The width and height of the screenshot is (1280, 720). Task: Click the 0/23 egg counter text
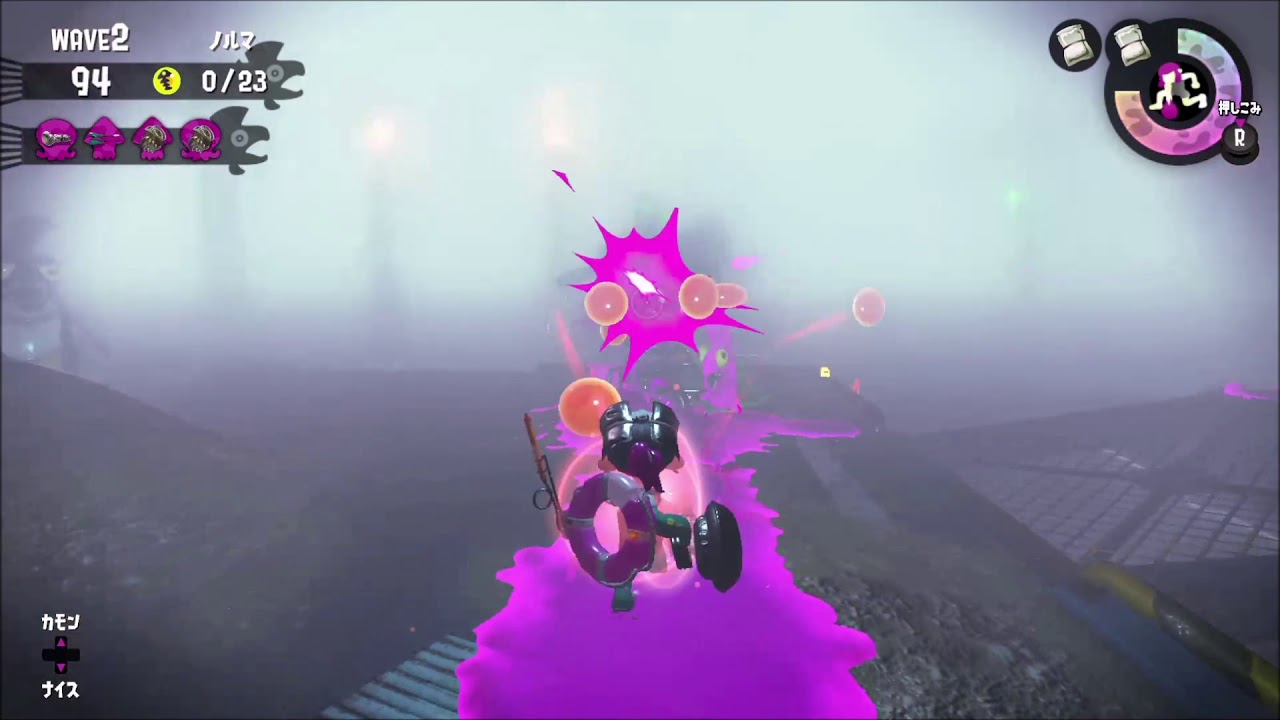tap(237, 82)
